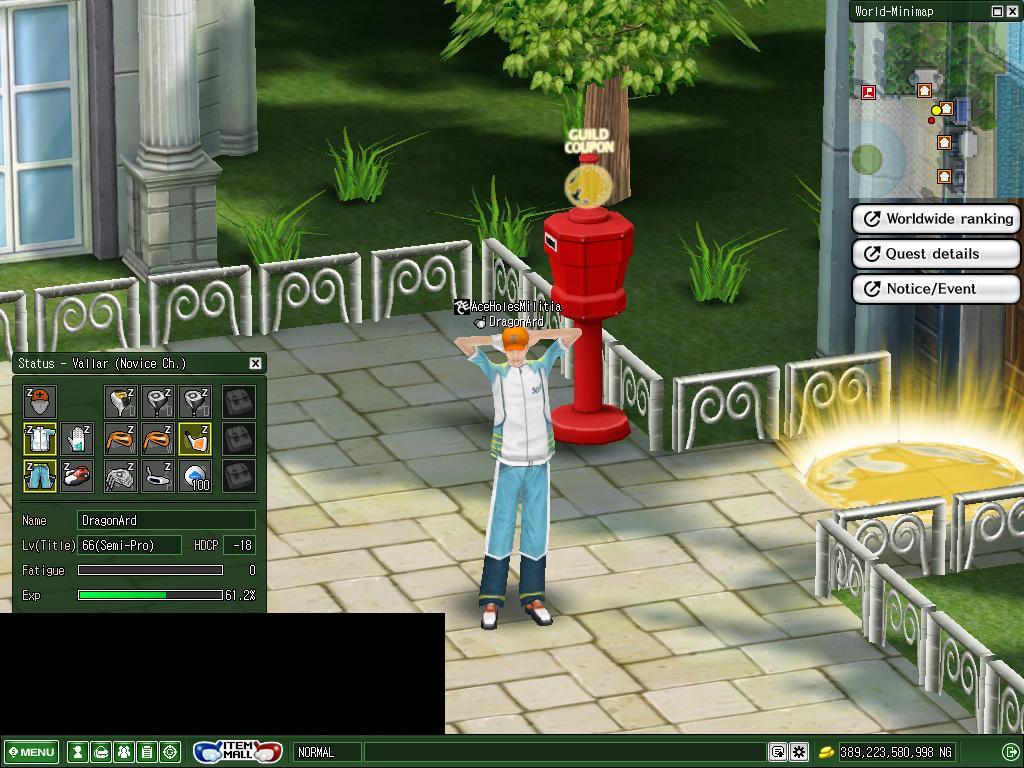Choose the golf glove slot
Viewport: 1024px width, 768px height.
[77, 439]
